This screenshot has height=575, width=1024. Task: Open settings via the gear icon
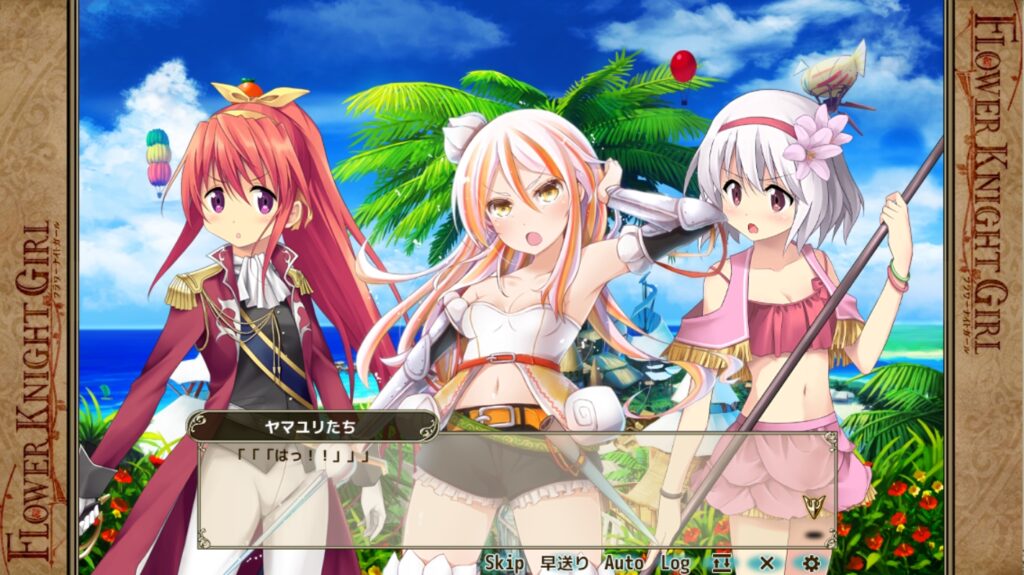coord(811,563)
